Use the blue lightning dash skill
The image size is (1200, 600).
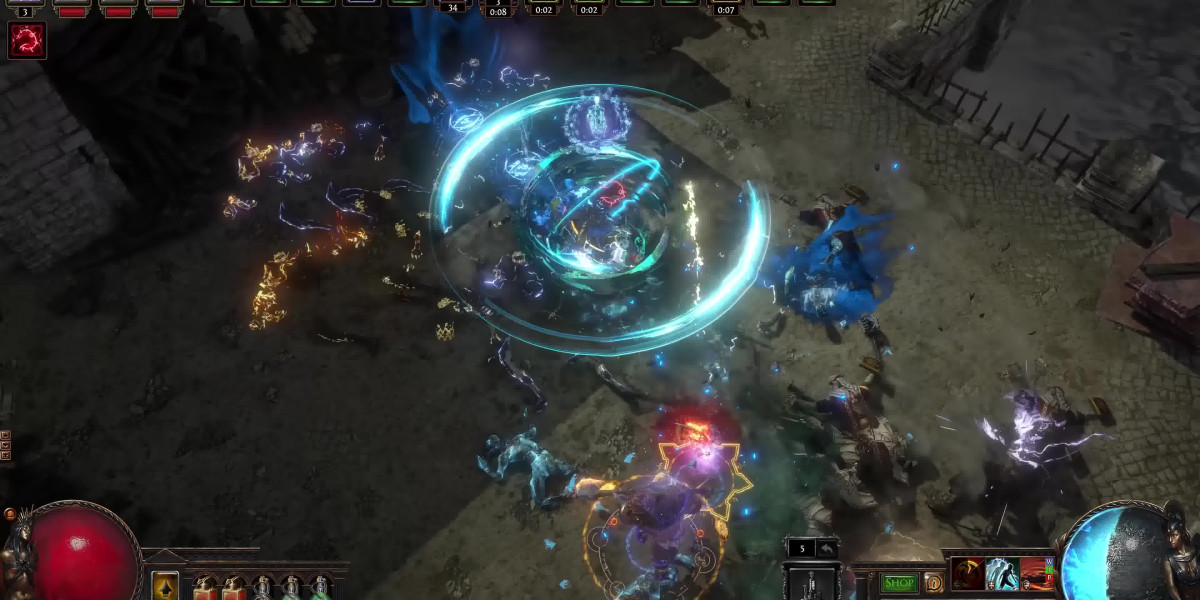pos(1002,574)
